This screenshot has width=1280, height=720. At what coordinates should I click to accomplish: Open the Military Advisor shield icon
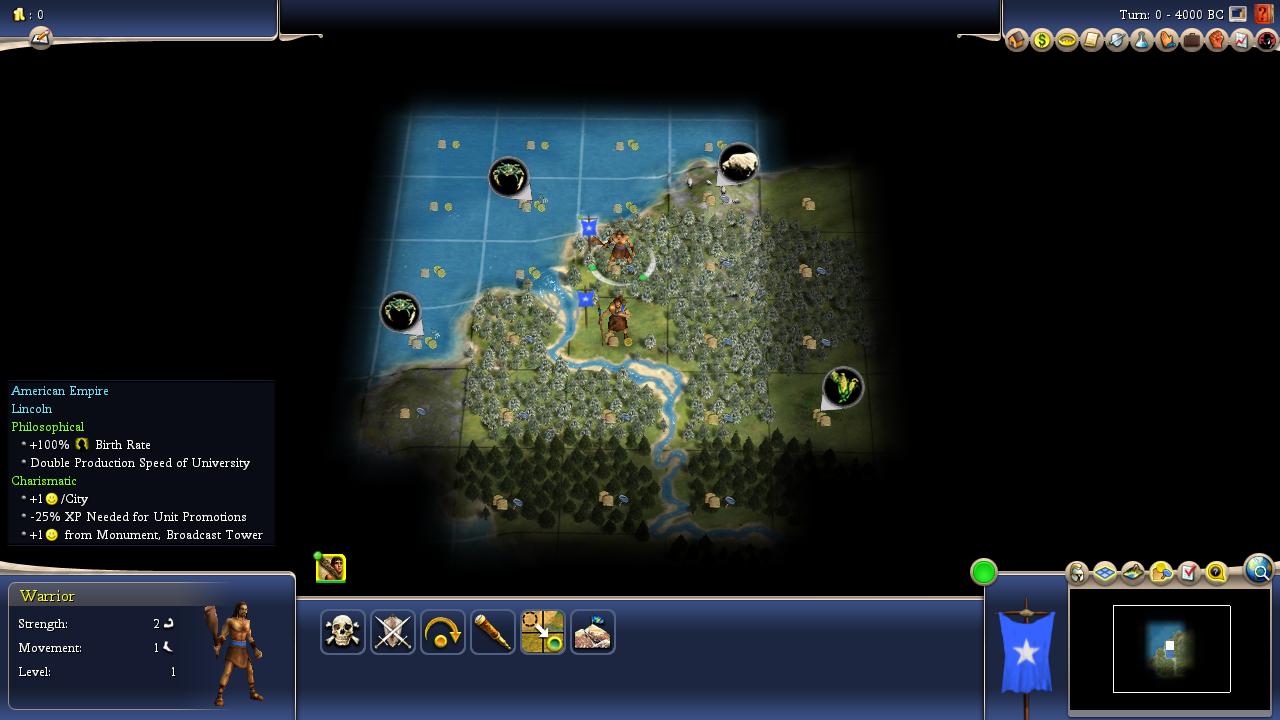point(1117,41)
